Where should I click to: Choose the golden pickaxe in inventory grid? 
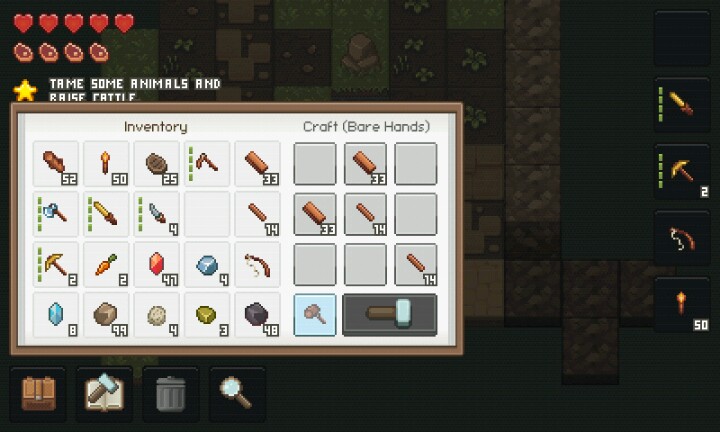pos(56,264)
